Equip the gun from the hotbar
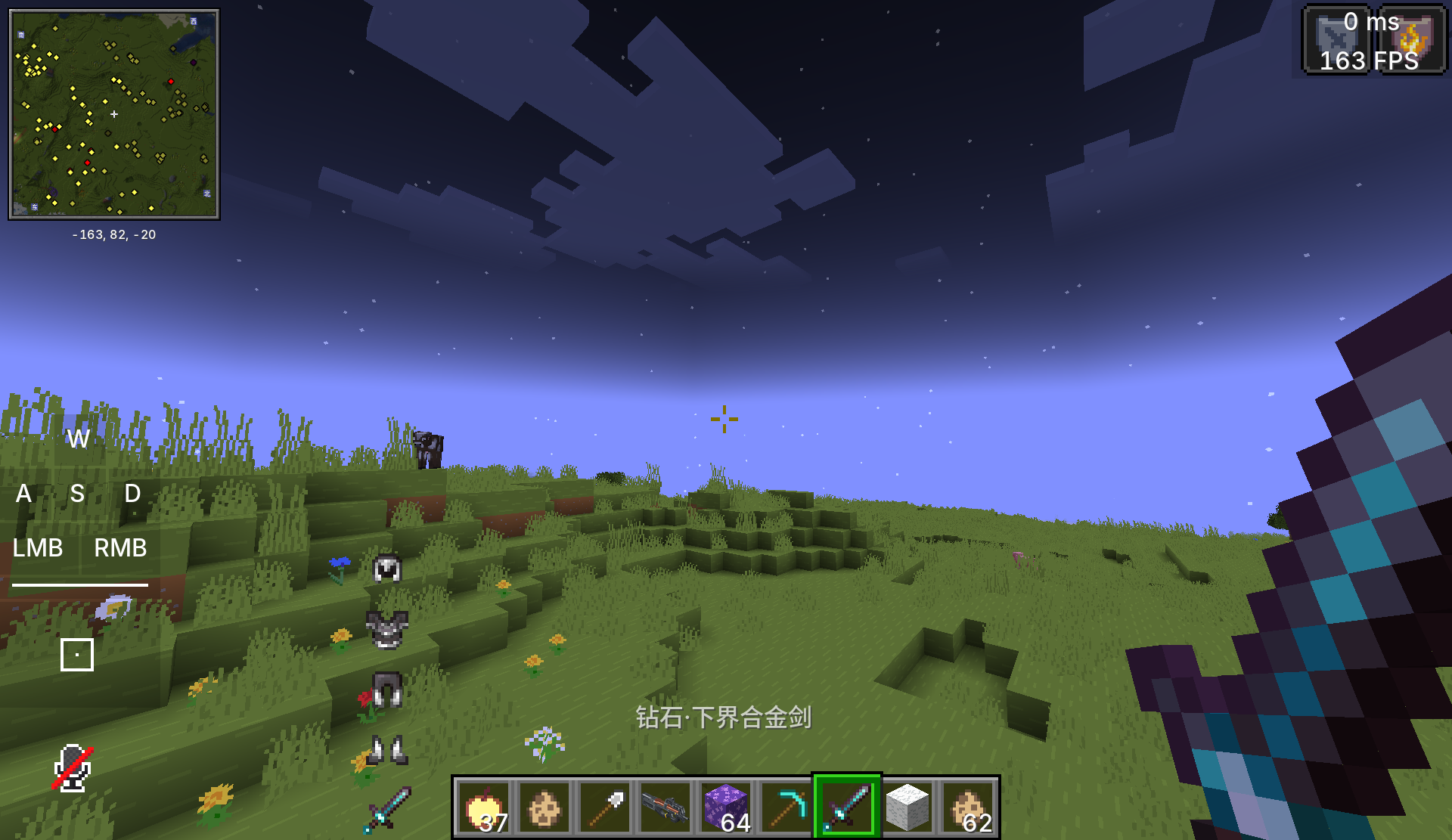This screenshot has height=840, width=1452. coord(665,807)
